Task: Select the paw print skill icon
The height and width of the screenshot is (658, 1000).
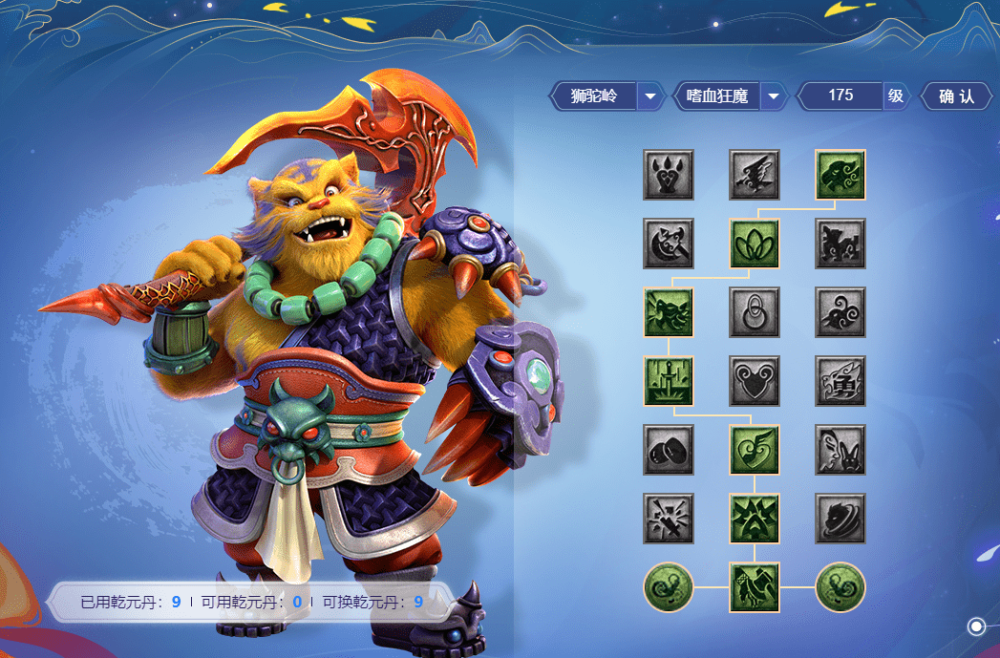Action: pos(668,175)
